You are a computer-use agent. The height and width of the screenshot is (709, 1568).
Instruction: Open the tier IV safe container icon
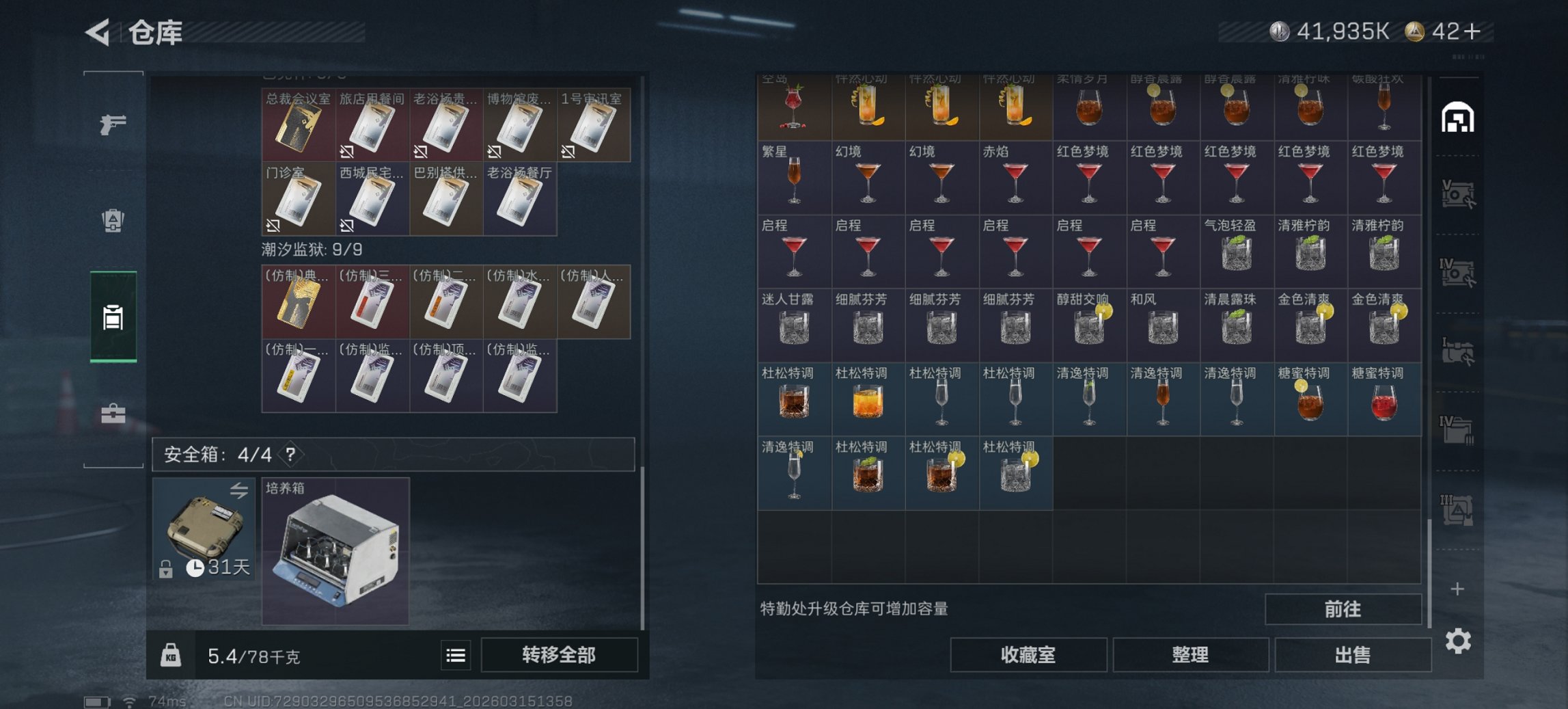[1459, 271]
